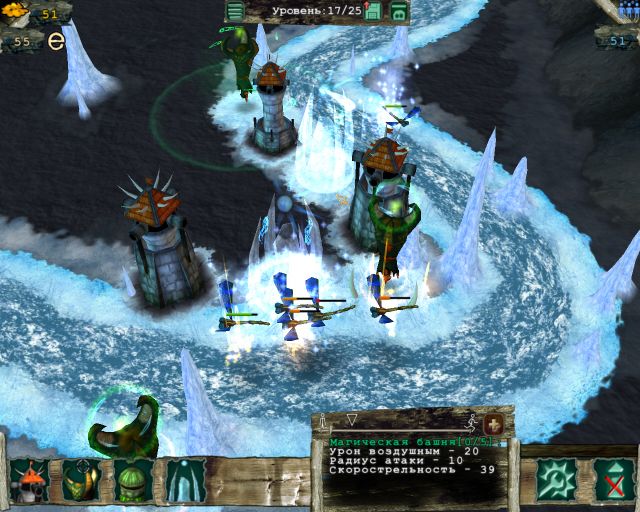
Task: Open the main menu list button
Action: point(235,12)
